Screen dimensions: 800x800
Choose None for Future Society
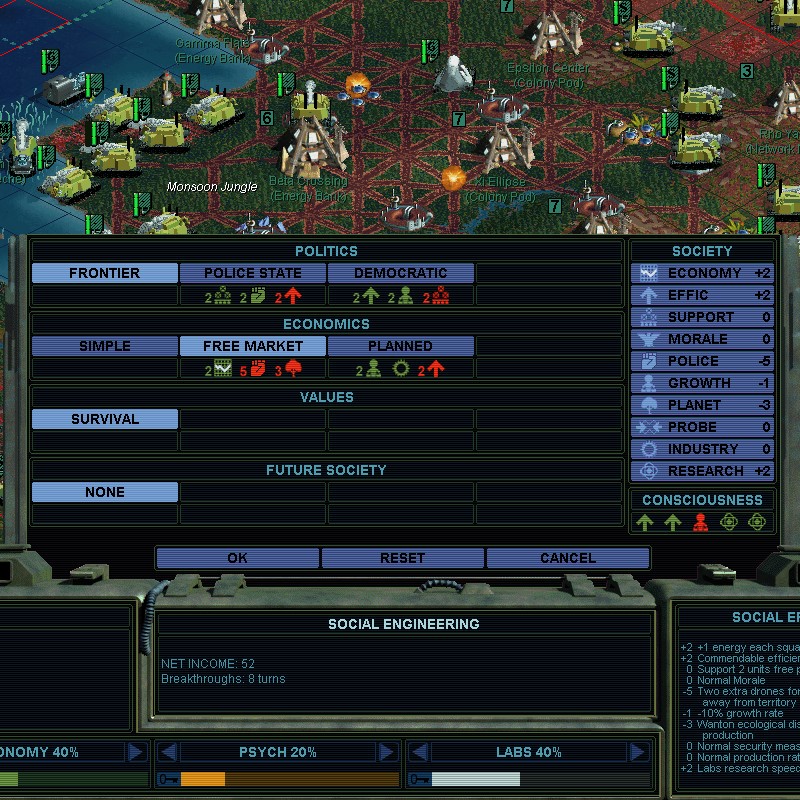(x=105, y=492)
